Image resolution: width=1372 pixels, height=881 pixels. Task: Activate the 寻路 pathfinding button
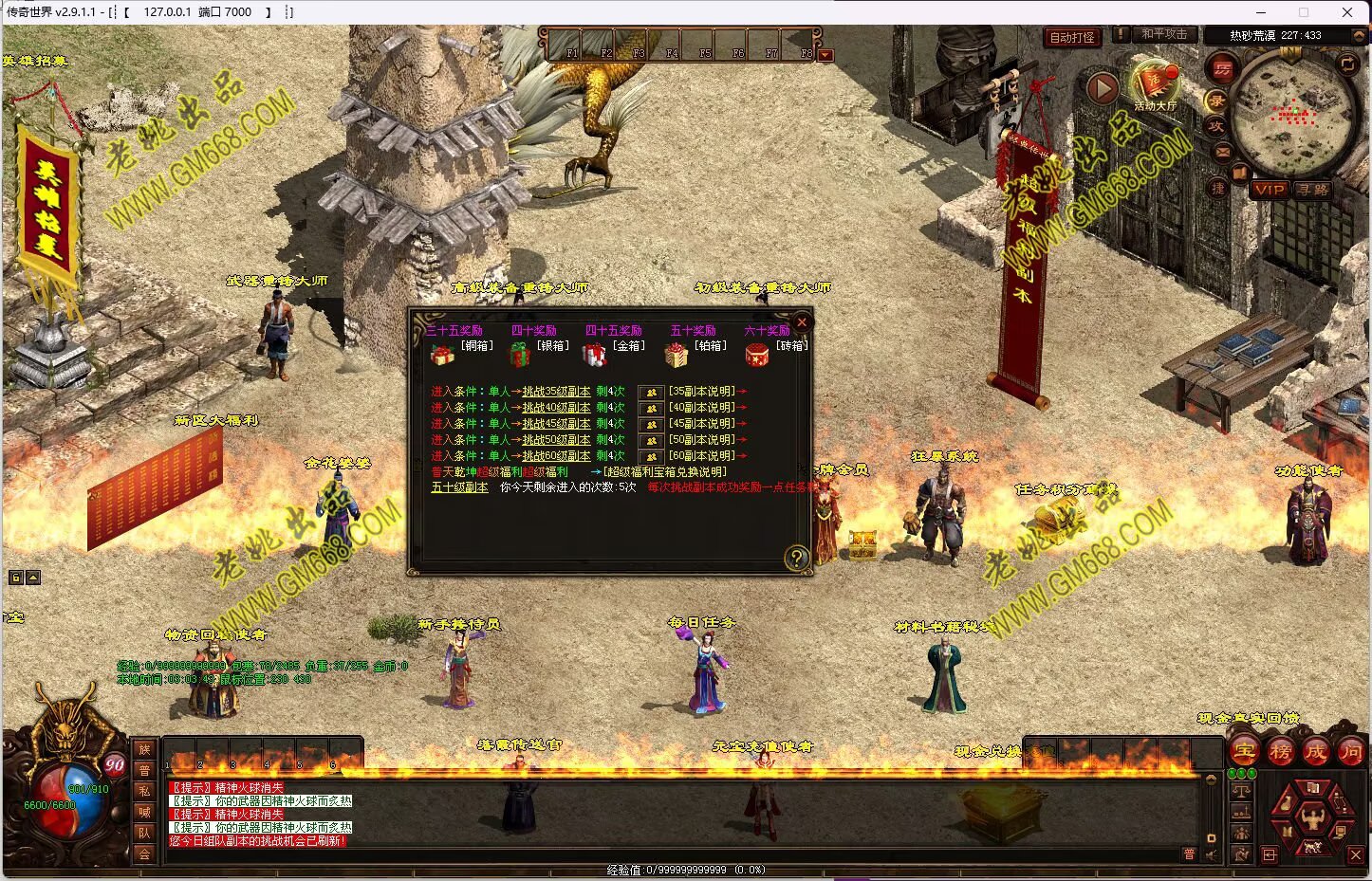pos(1313,190)
